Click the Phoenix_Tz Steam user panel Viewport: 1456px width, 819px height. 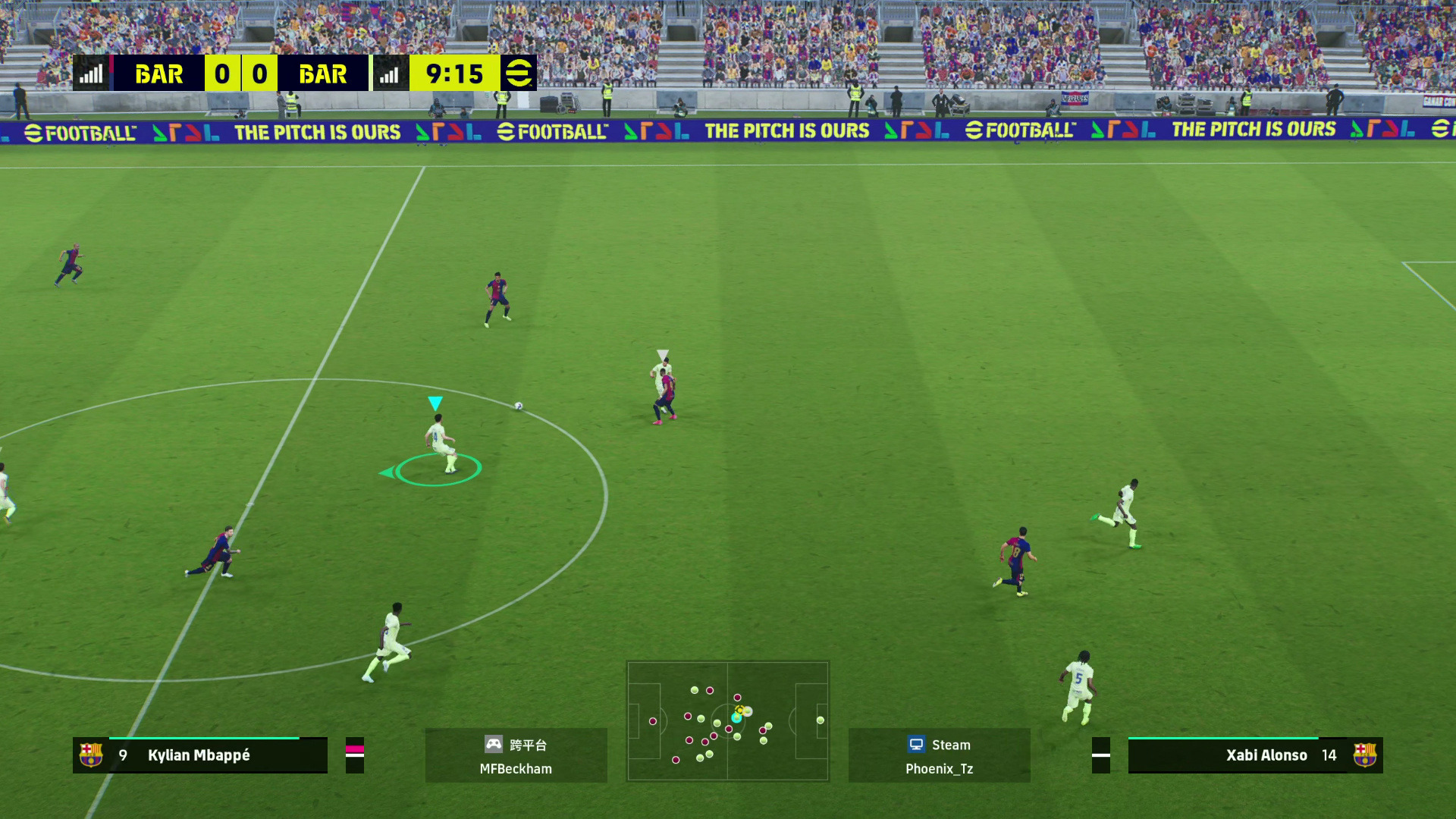click(x=939, y=755)
